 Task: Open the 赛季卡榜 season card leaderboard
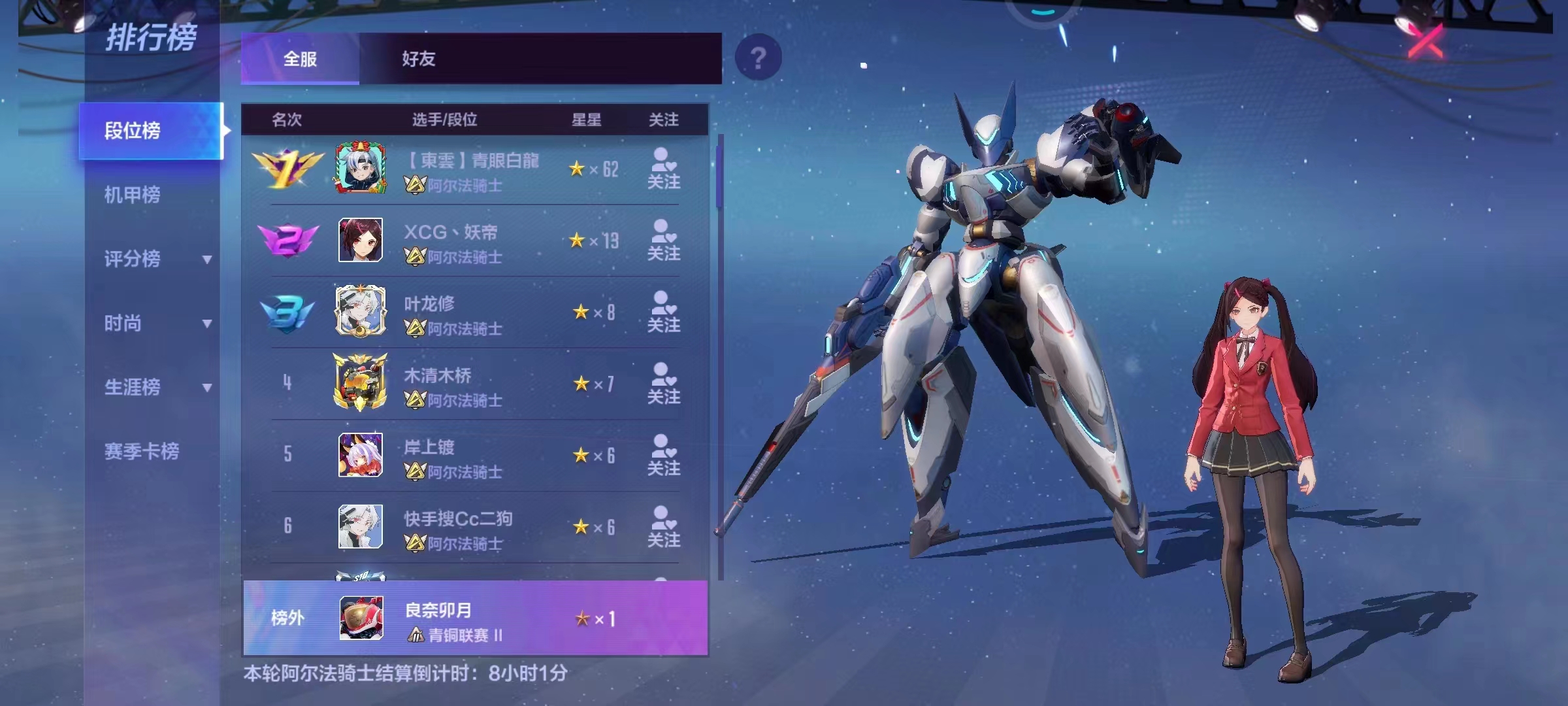[142, 451]
